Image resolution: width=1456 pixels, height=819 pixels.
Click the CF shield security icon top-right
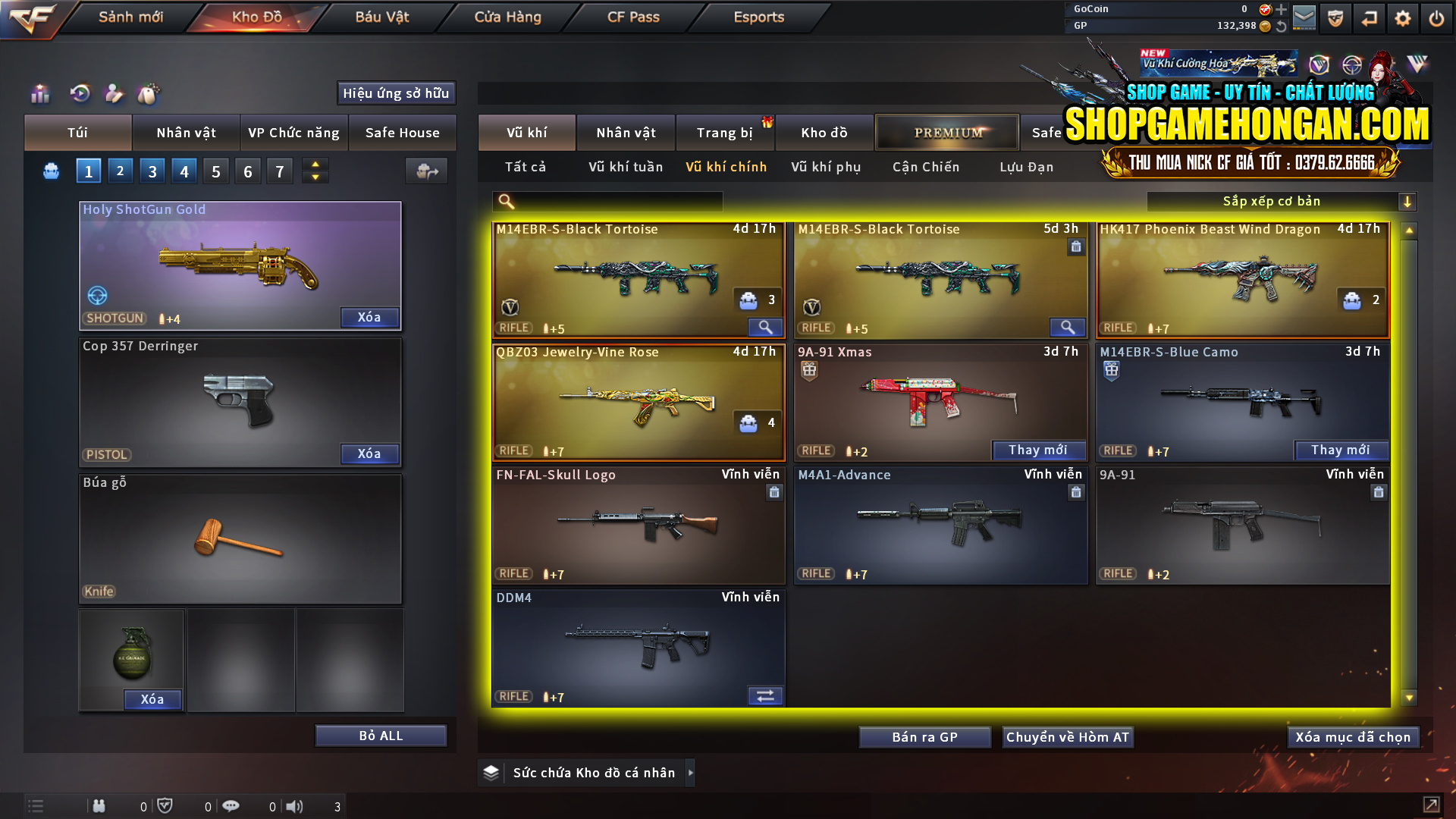point(1335,18)
